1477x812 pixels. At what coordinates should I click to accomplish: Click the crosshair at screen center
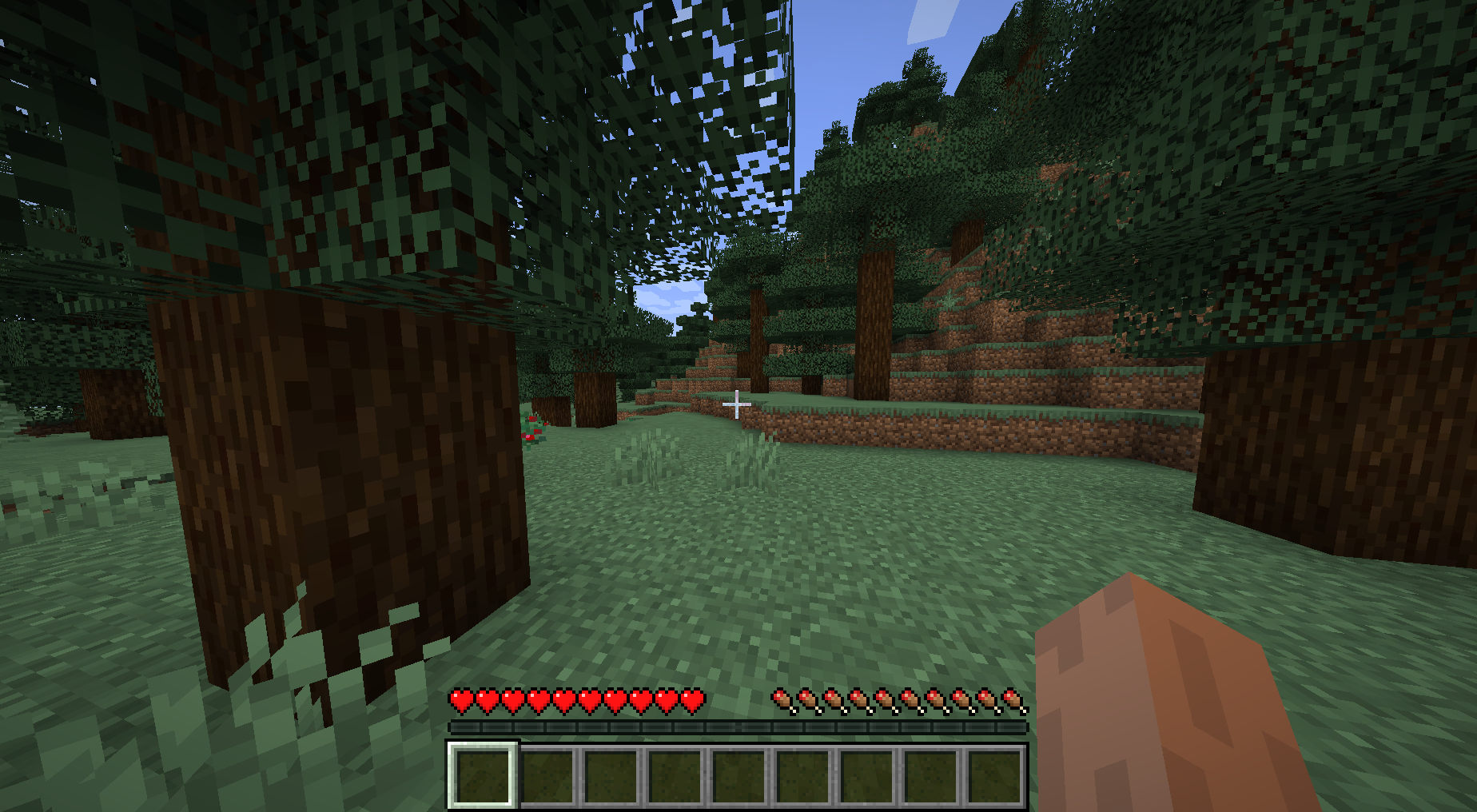(x=735, y=406)
